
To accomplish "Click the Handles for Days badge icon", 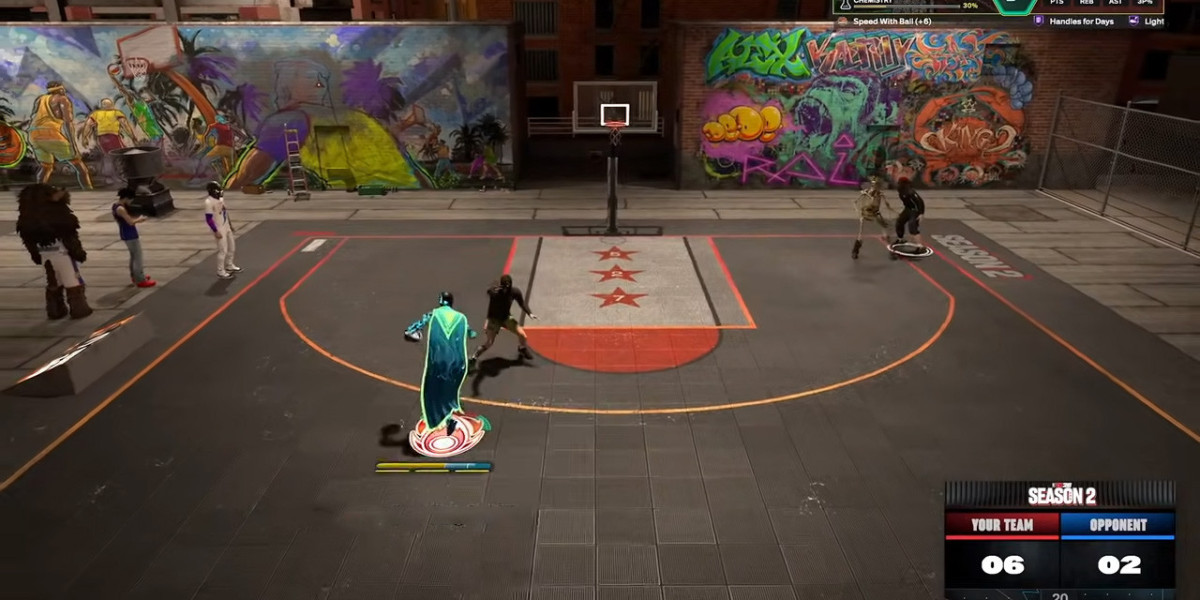I will click(1039, 21).
